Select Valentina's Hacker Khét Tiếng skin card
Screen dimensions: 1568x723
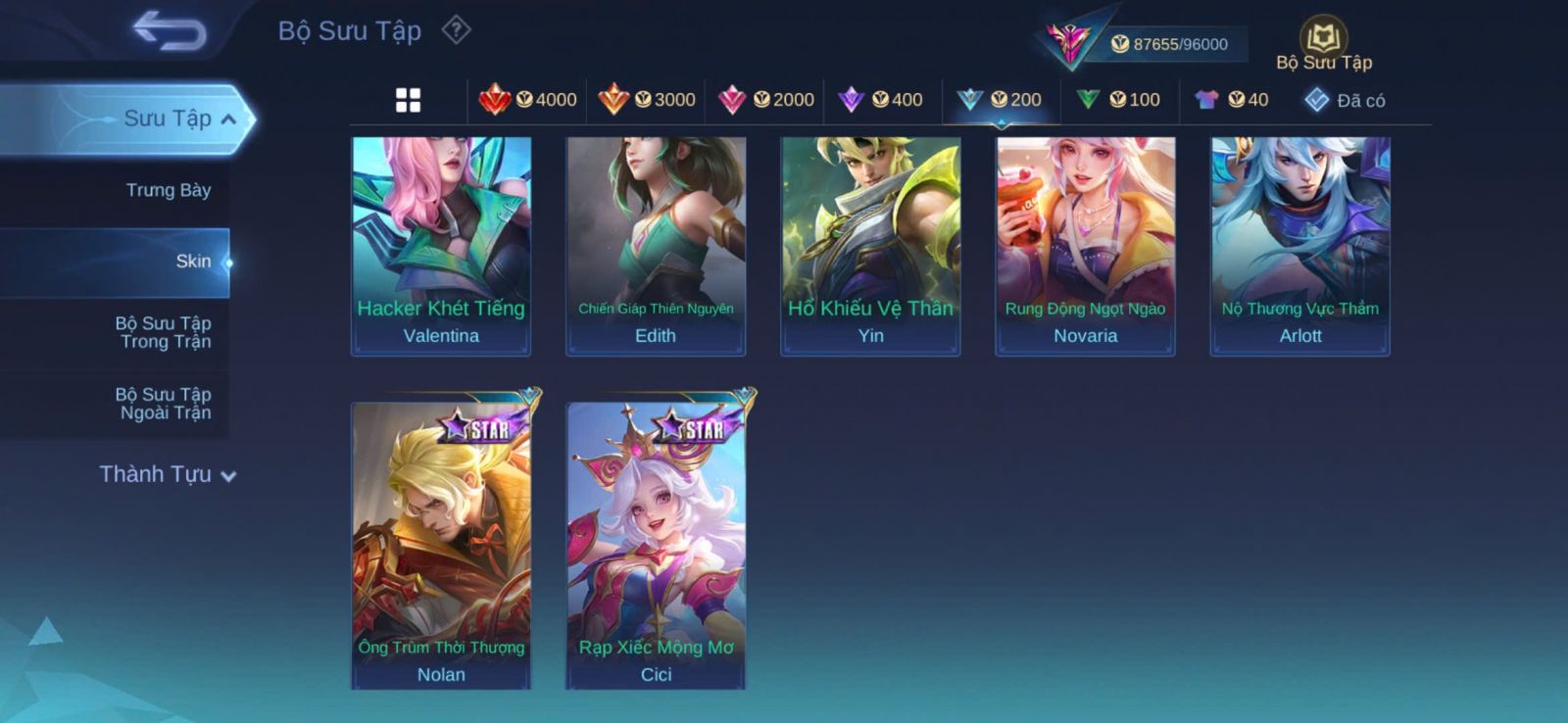[x=441, y=245]
